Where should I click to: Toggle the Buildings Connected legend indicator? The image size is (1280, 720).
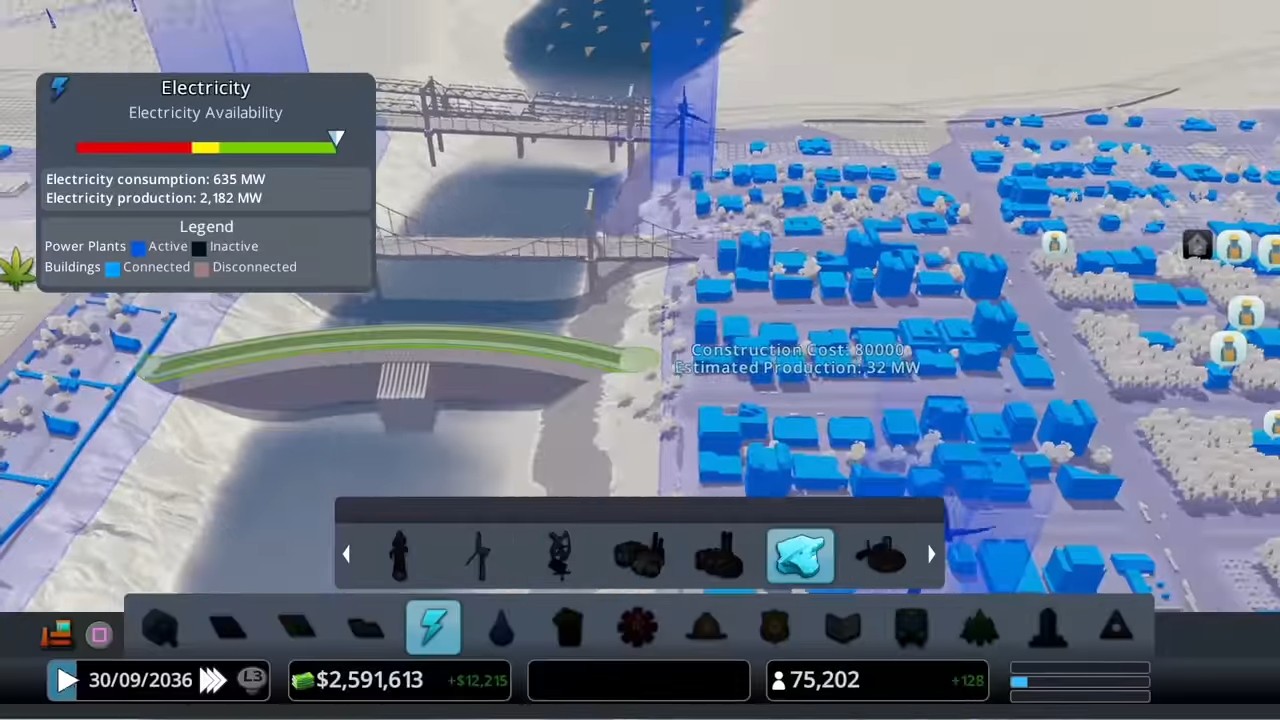pos(112,267)
